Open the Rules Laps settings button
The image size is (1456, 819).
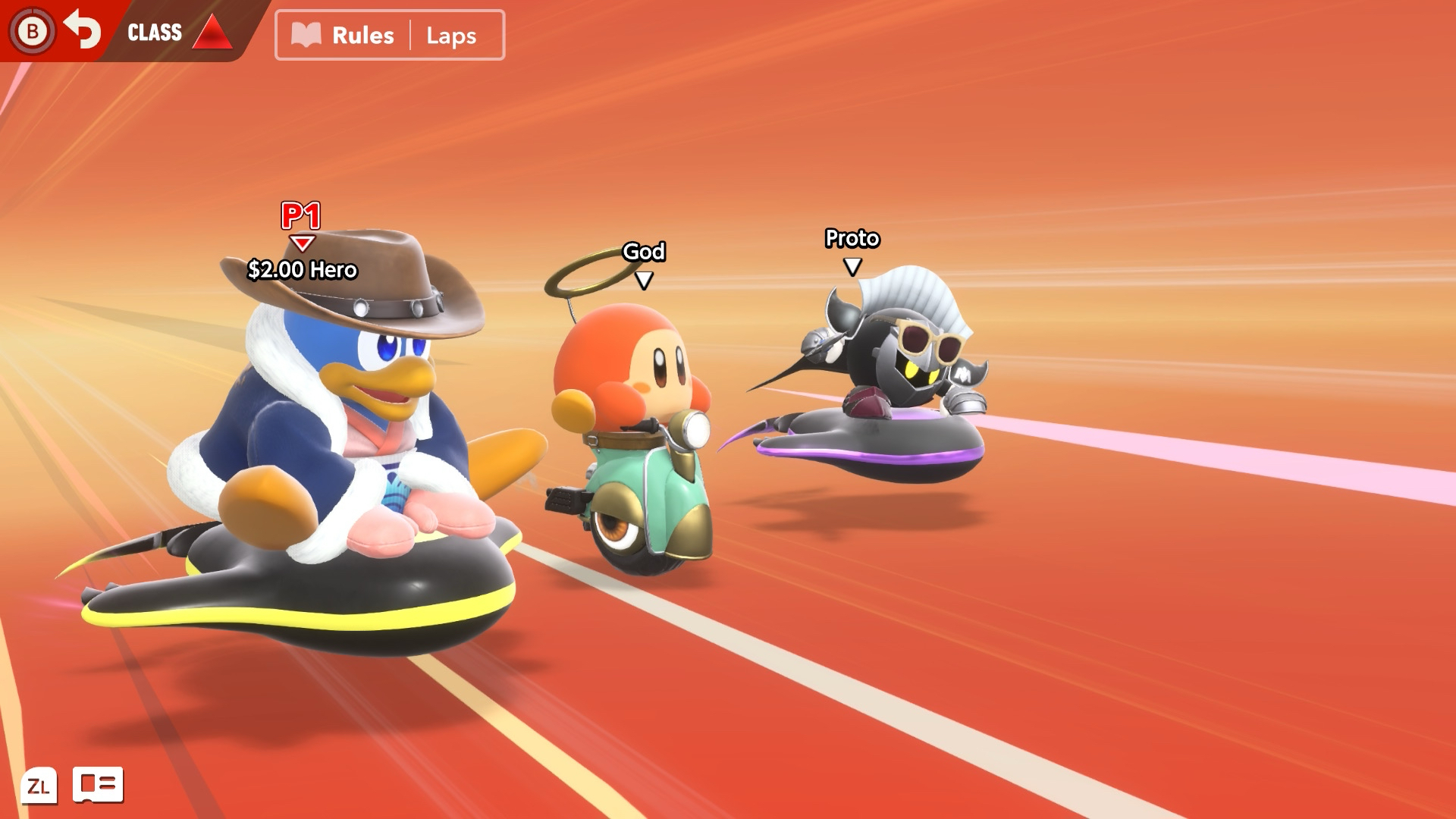coord(390,35)
